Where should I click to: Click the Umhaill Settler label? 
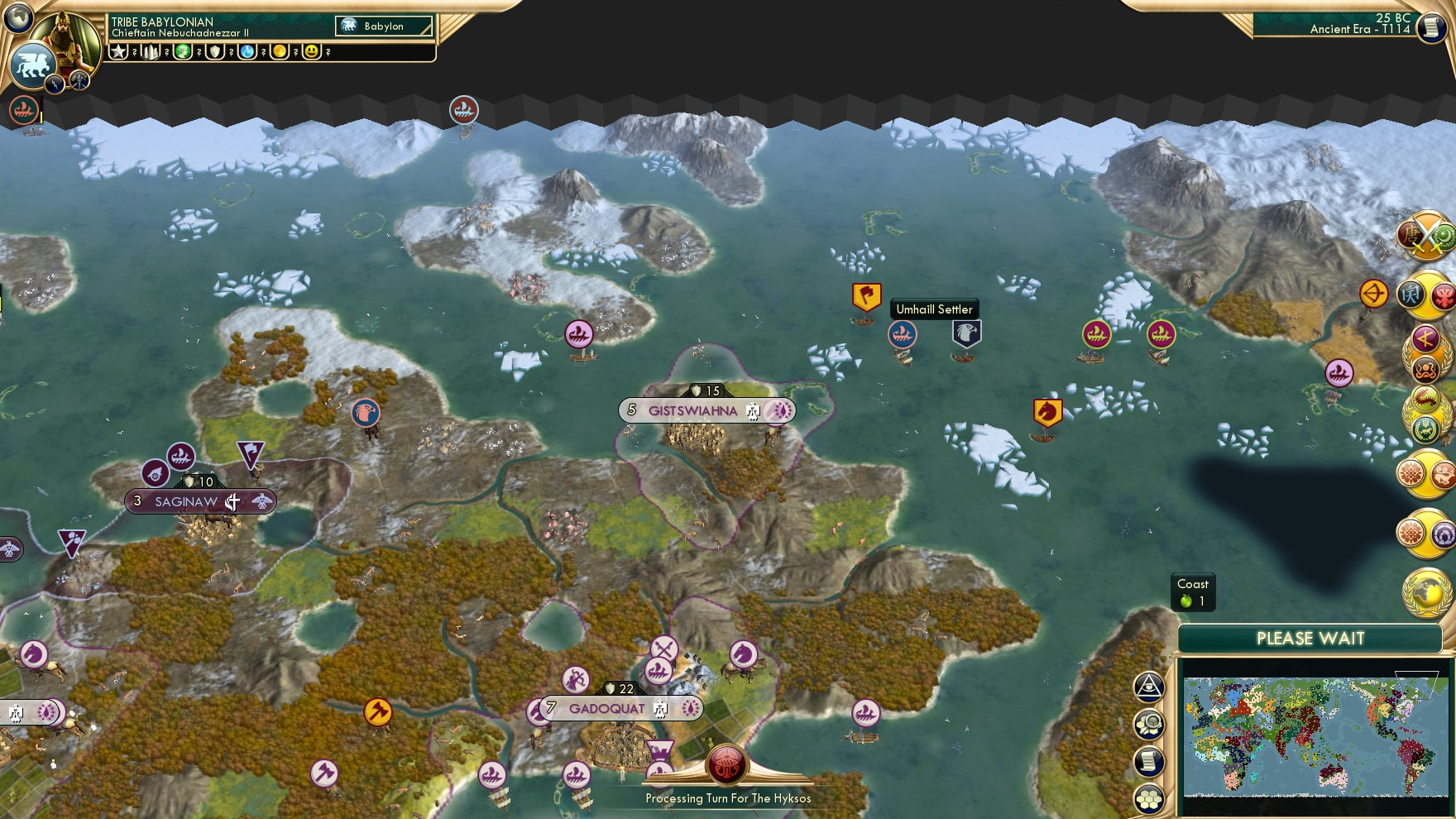pos(932,309)
